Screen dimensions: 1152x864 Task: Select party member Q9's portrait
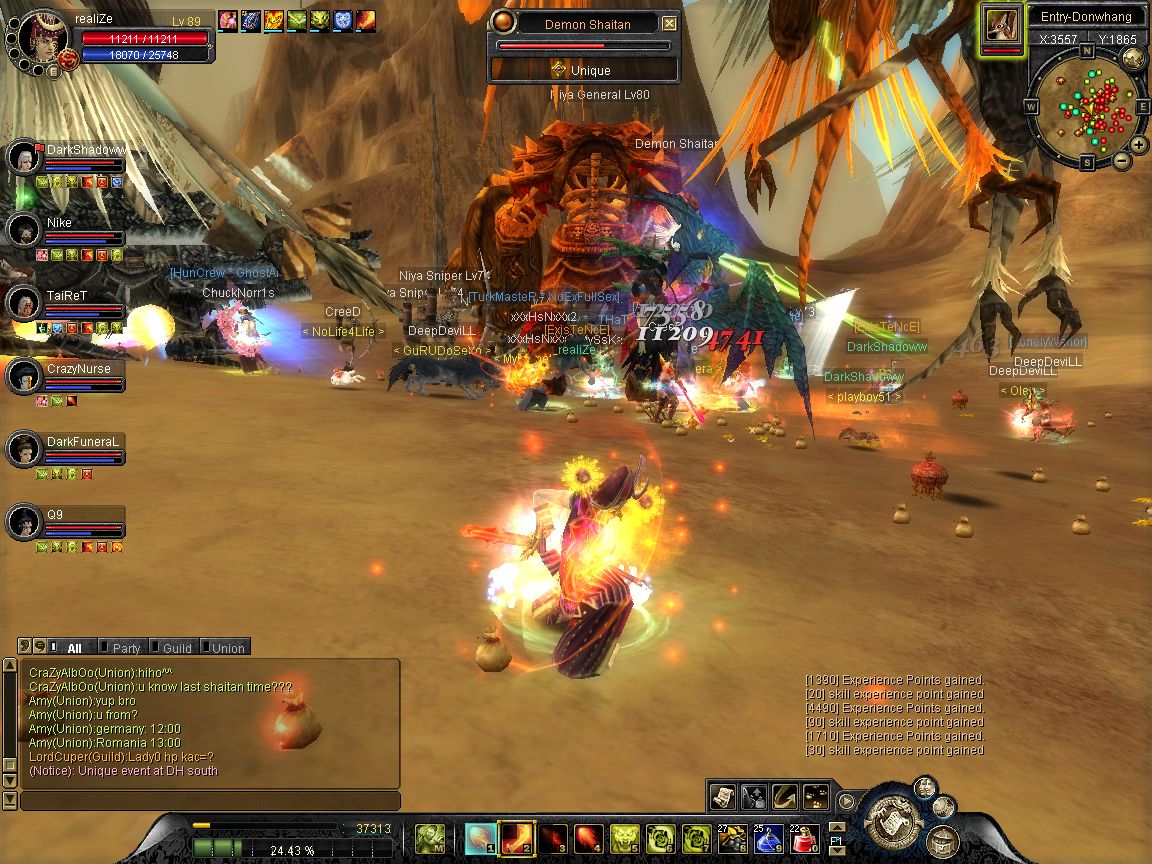click(x=23, y=522)
